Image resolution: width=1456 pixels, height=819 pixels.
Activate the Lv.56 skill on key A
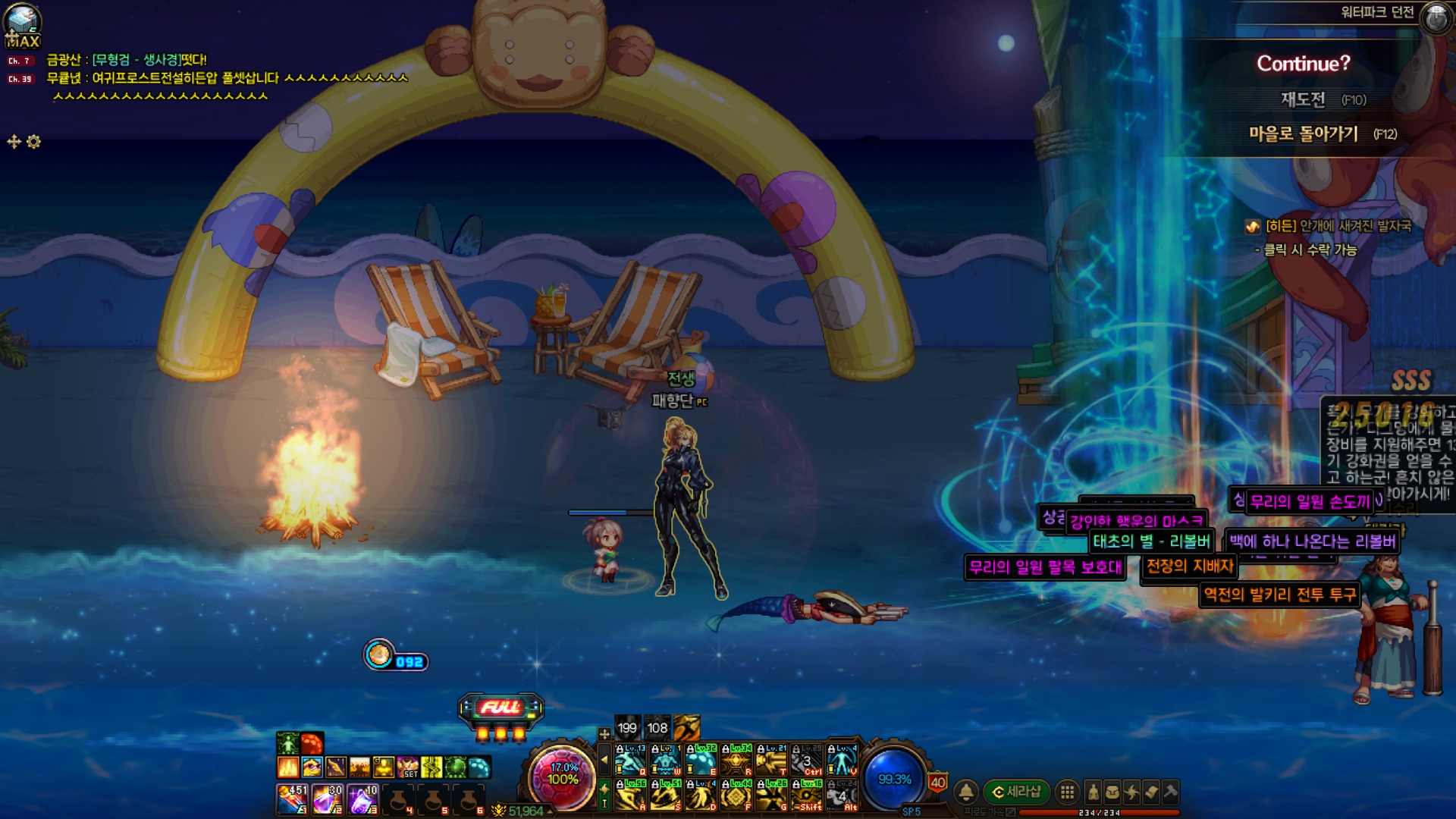630,795
